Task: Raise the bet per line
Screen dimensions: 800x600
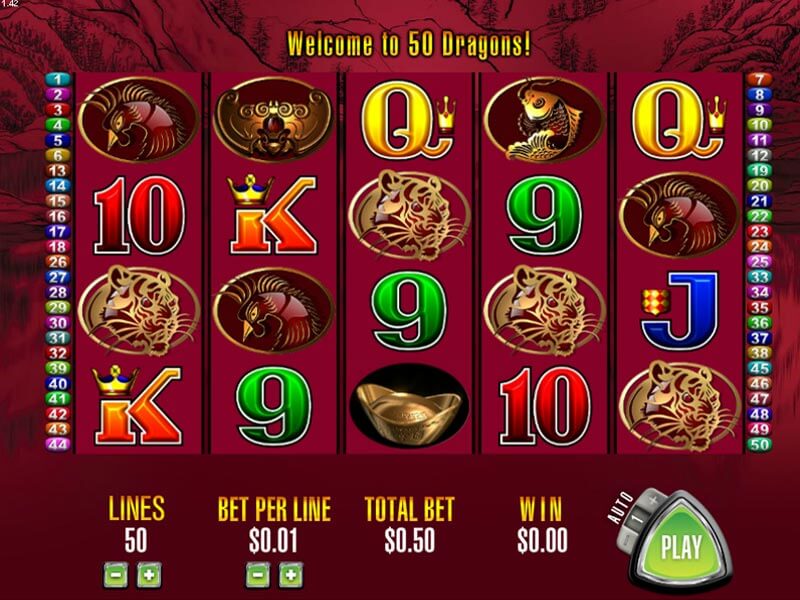Action: 290,575
